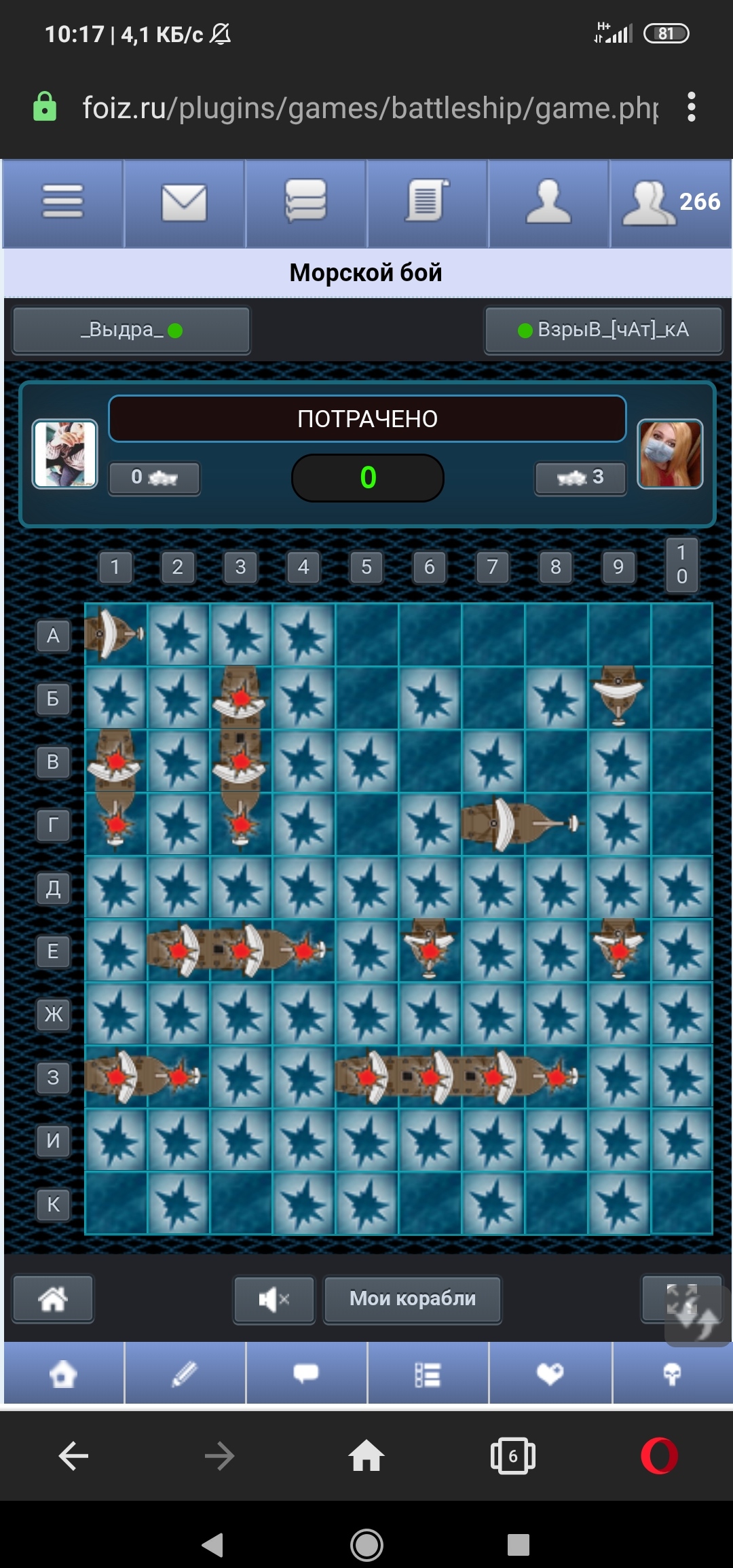Open the chat bubbles icon in top bar

click(x=305, y=202)
